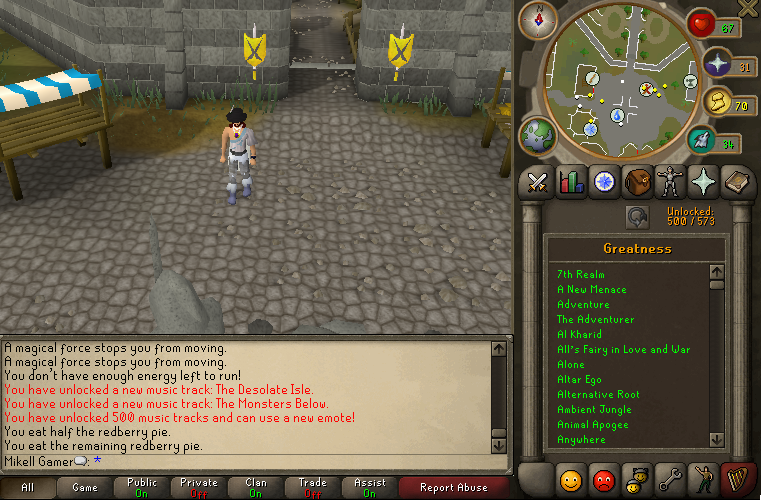This screenshot has width=761, height=500.
Task: Switch to the Stats tab
Action: (x=571, y=182)
